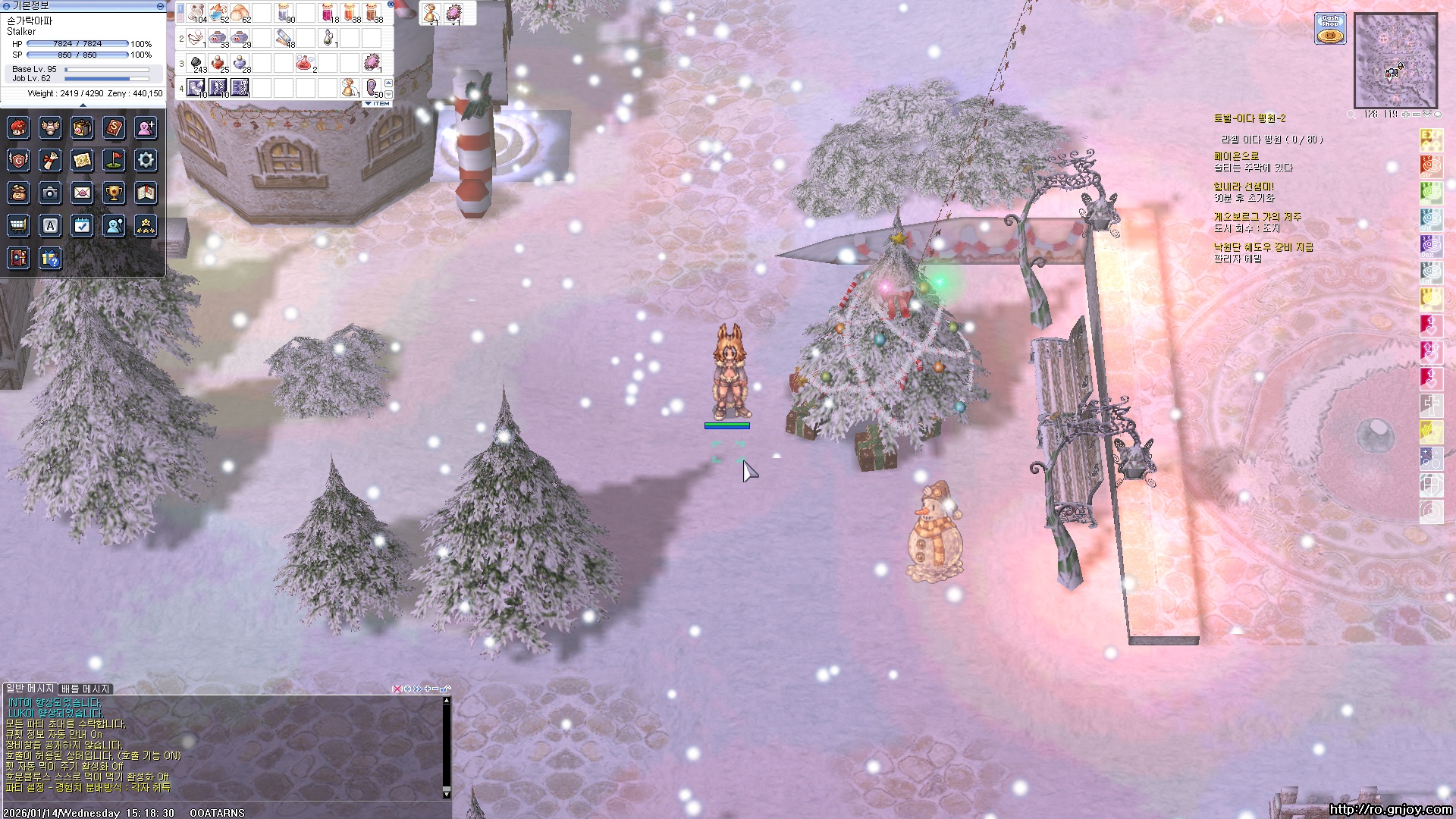Open the Cash Shop
The image size is (1456, 819).
coord(1330,29)
